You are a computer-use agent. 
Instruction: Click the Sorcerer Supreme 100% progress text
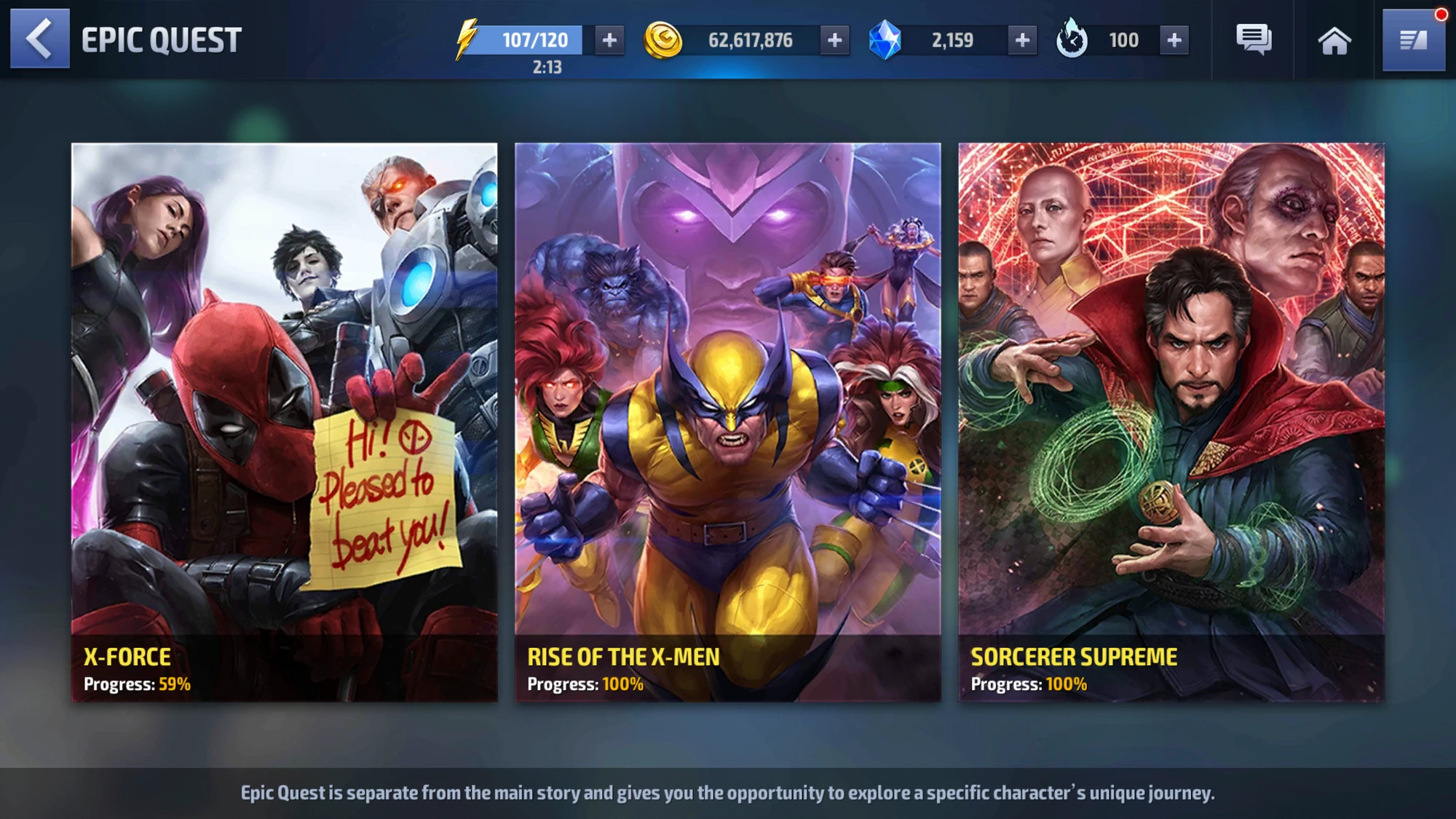click(x=1028, y=684)
